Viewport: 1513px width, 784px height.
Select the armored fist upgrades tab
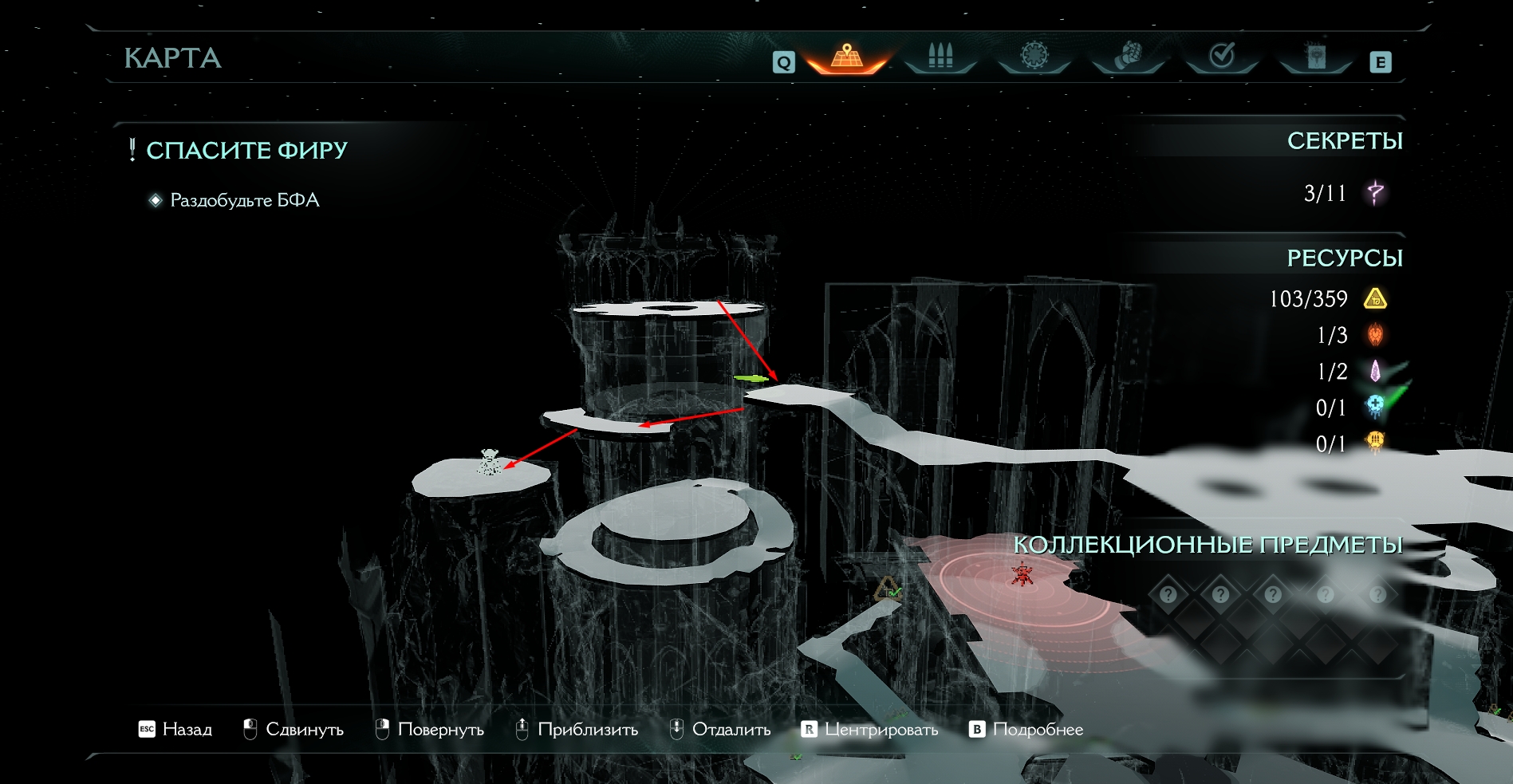(x=1128, y=57)
